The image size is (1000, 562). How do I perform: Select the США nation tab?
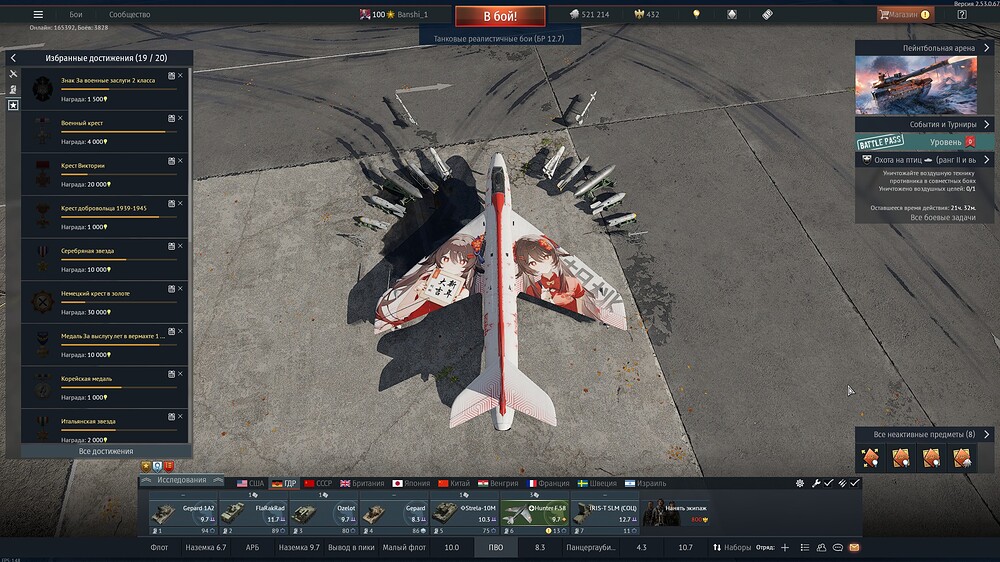(x=250, y=483)
